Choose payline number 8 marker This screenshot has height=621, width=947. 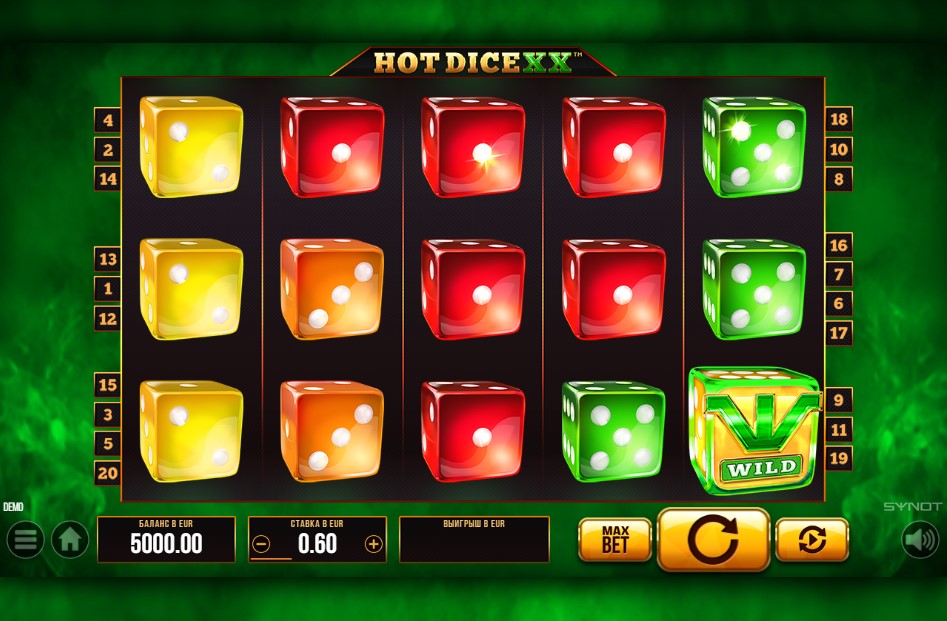click(x=838, y=180)
